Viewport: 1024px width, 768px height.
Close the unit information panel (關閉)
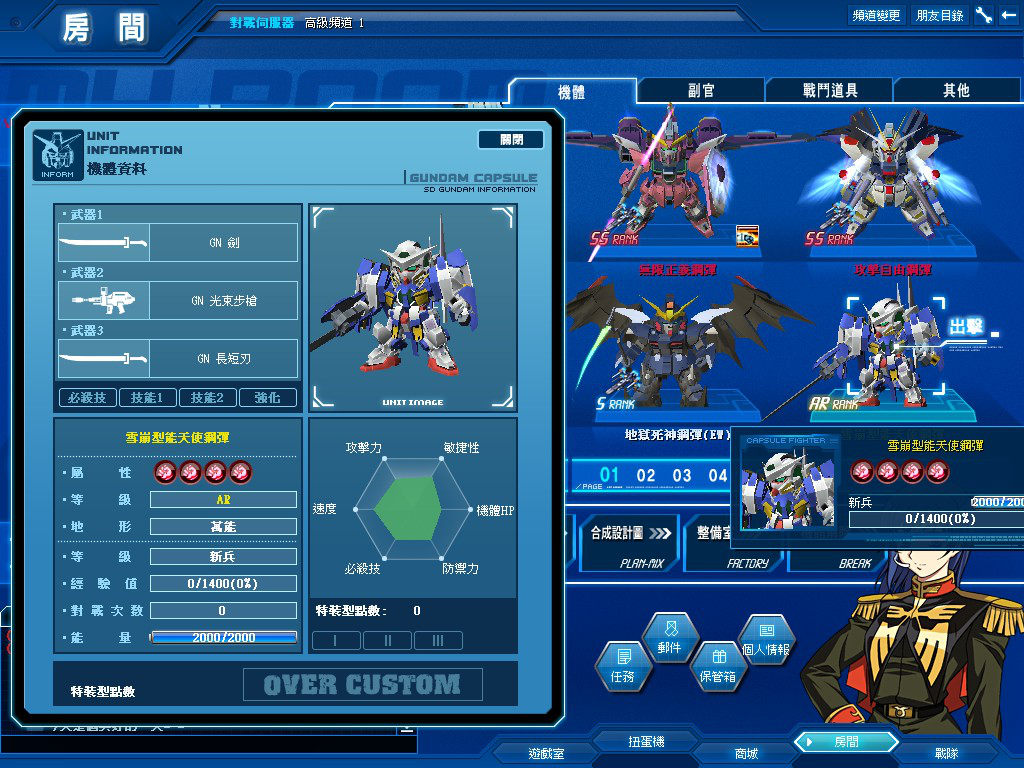coord(511,140)
